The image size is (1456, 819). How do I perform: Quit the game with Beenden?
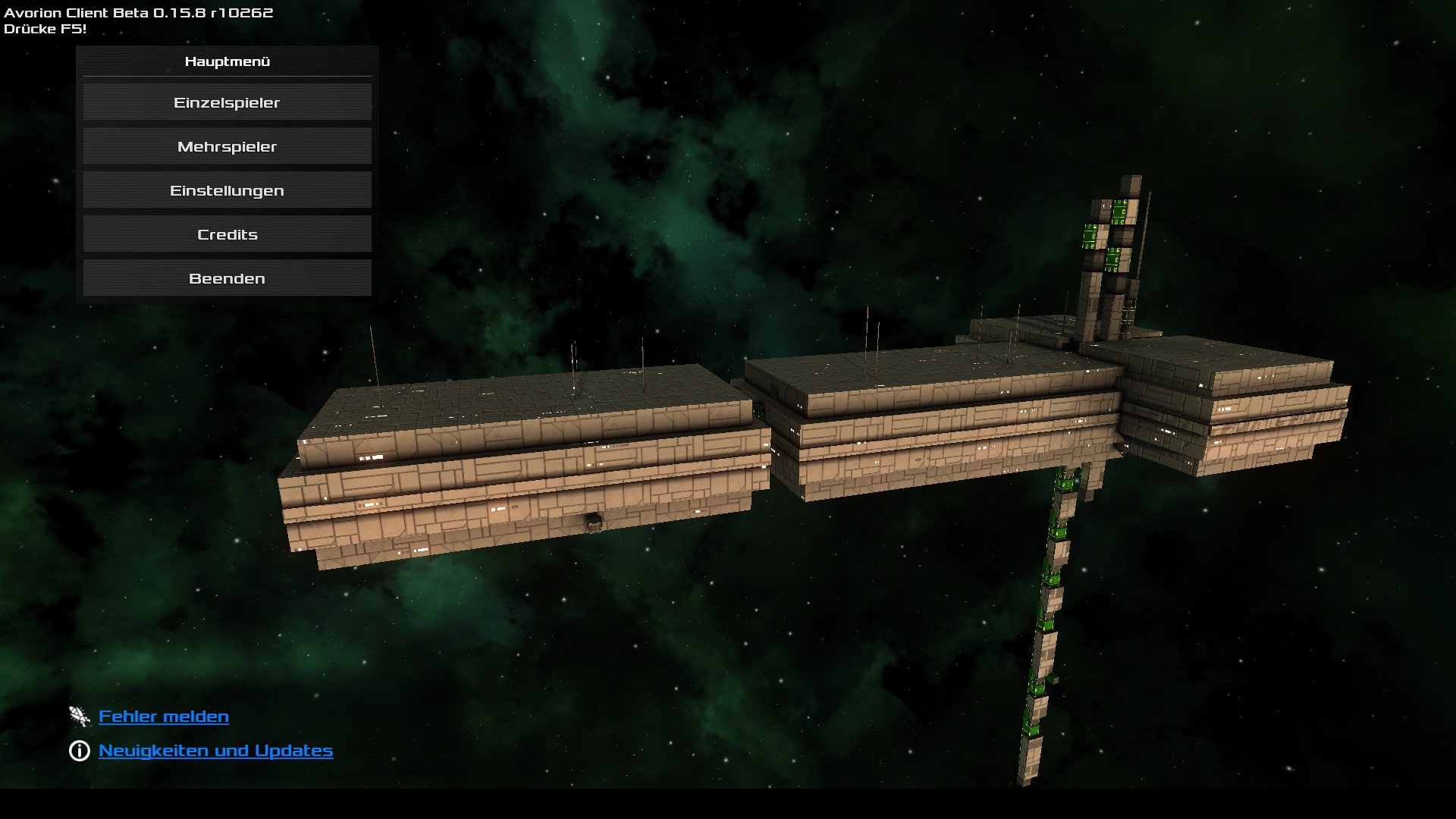[227, 278]
